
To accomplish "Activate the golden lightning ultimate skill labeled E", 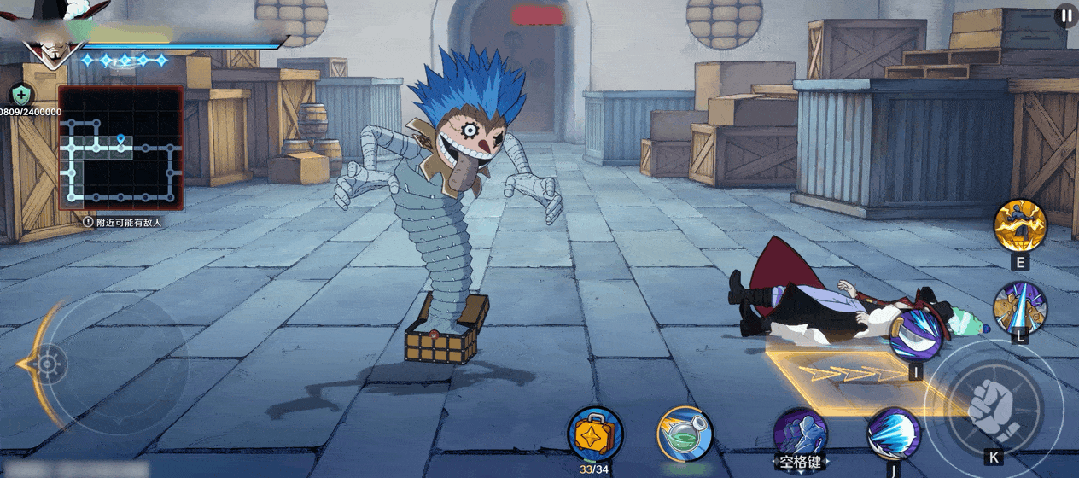I will 1019,226.
